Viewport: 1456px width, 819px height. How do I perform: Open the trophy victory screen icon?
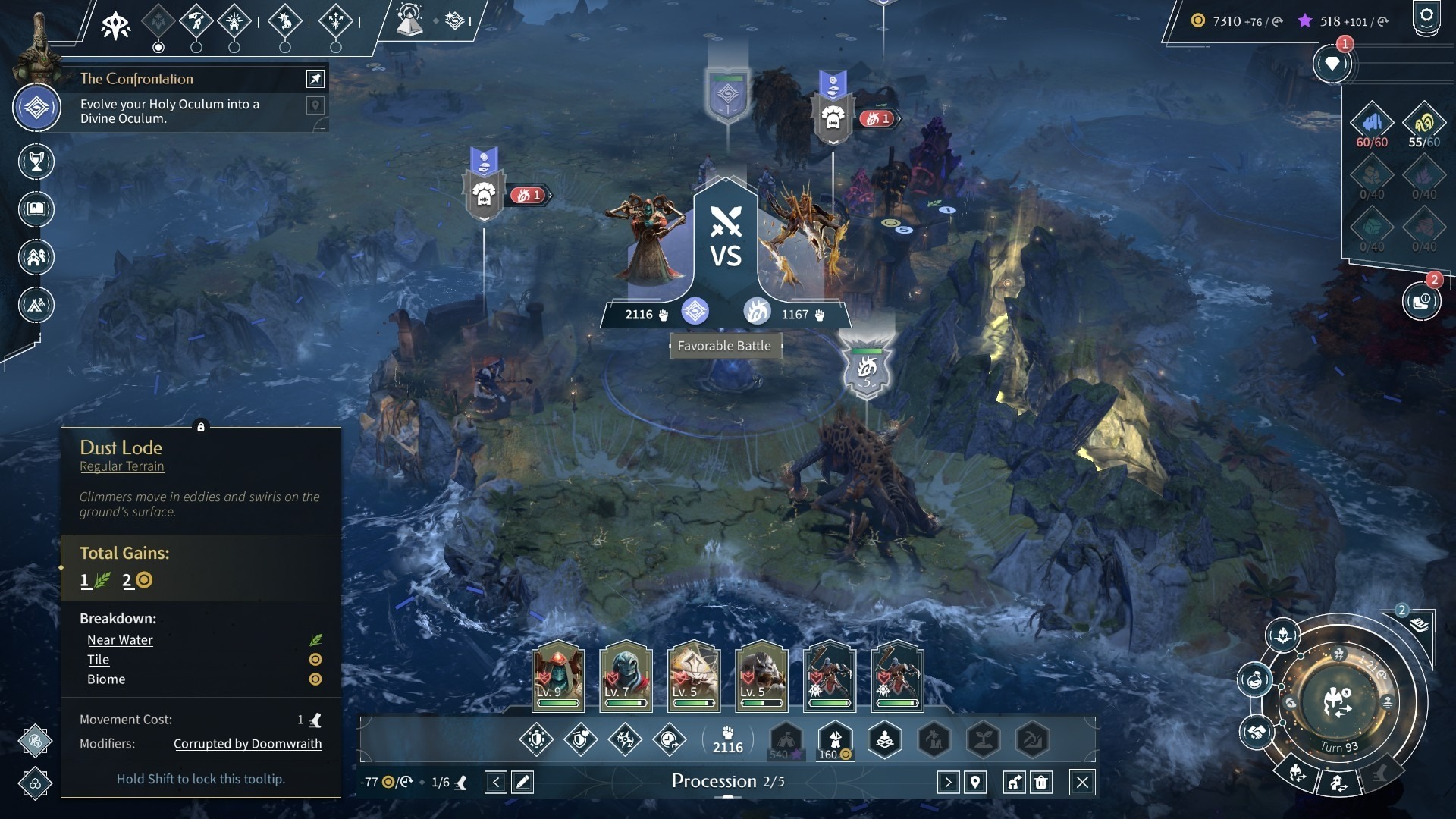click(36, 162)
